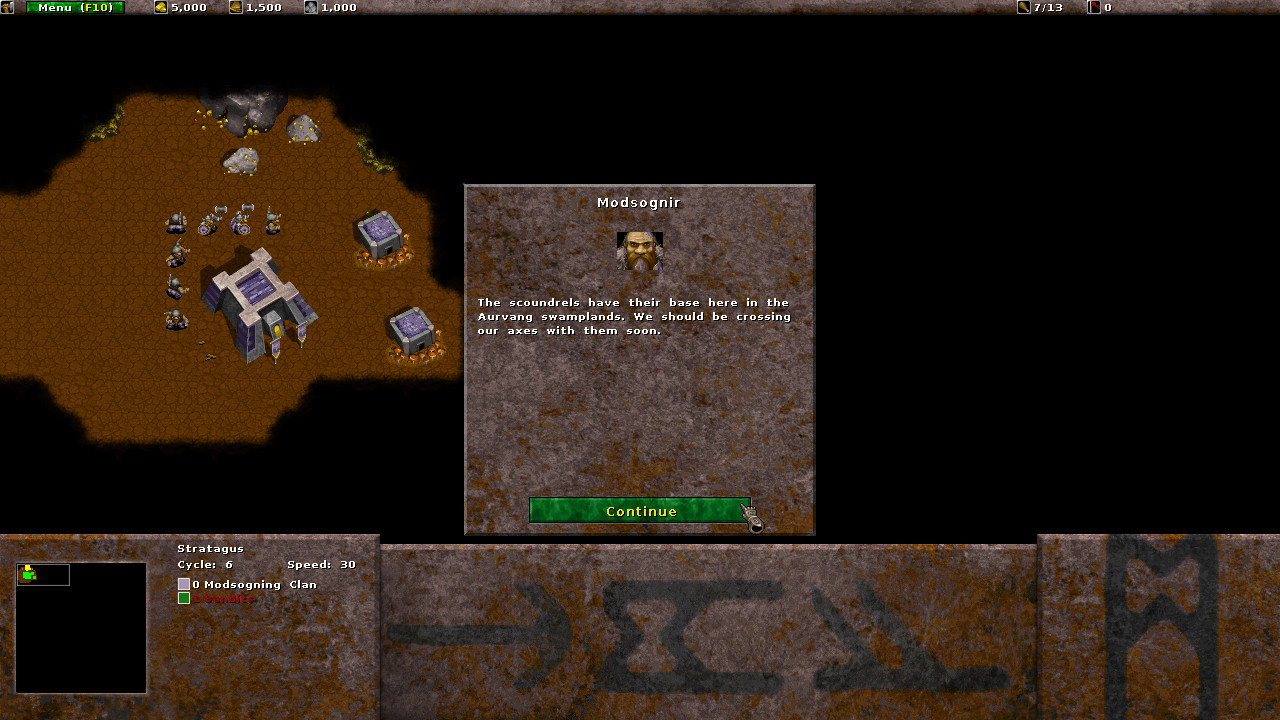Click the '0 Modsogning Clan' legend entry
This screenshot has height=720, width=1280.
coord(250,583)
